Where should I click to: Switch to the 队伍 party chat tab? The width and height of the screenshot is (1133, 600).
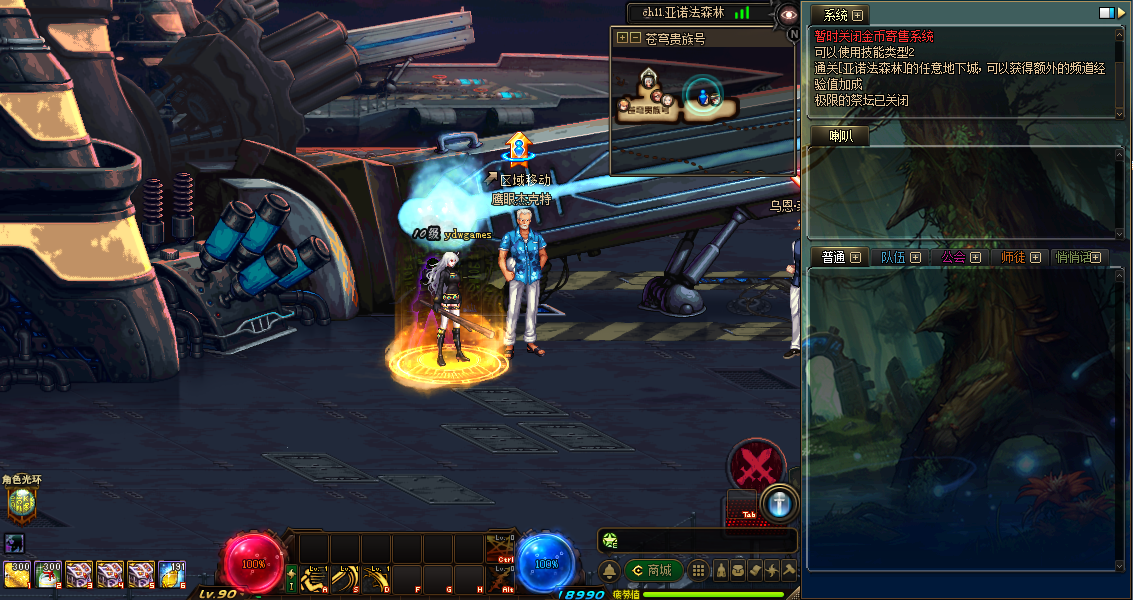click(893, 257)
